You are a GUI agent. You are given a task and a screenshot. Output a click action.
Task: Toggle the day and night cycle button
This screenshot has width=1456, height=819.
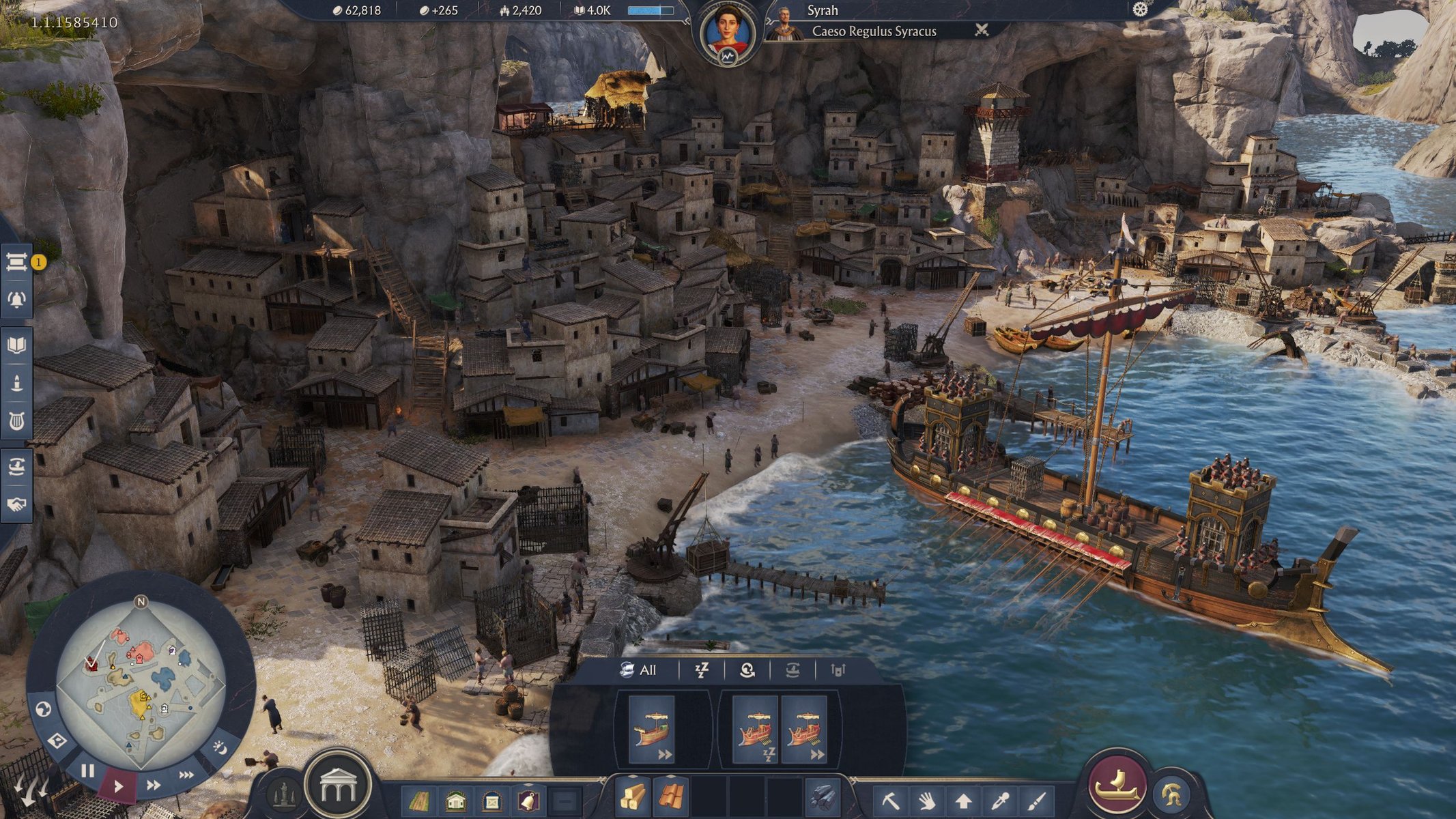tap(220, 749)
